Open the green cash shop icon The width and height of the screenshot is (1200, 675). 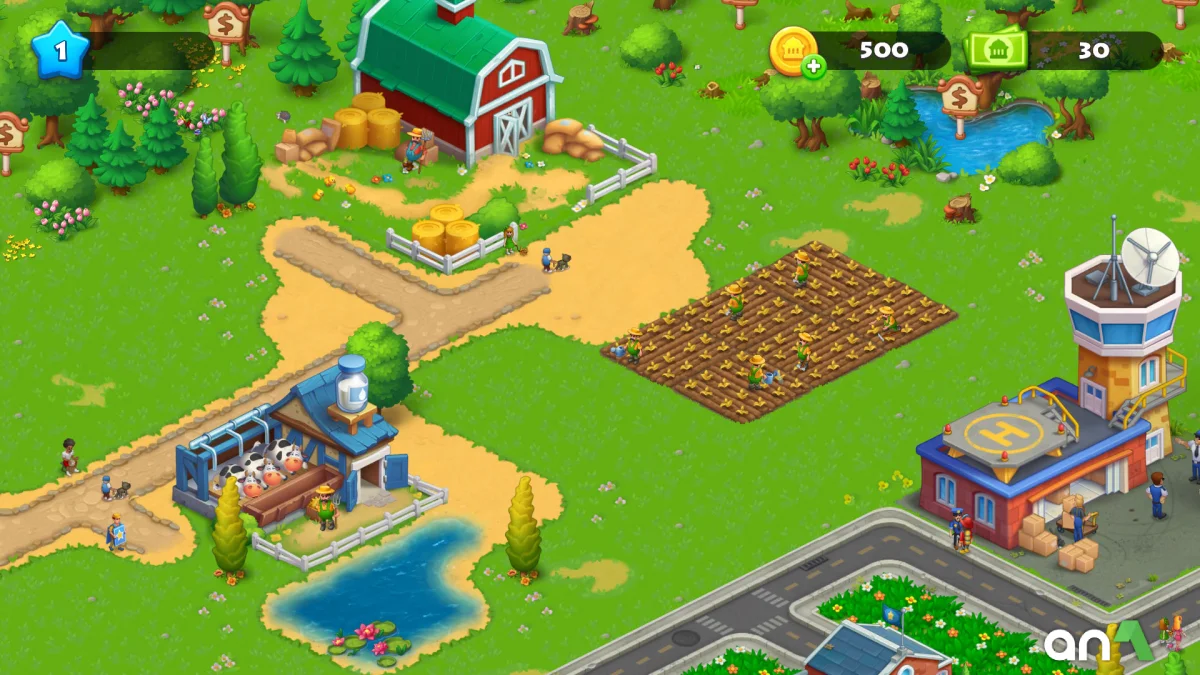pyautogui.click(x=995, y=49)
